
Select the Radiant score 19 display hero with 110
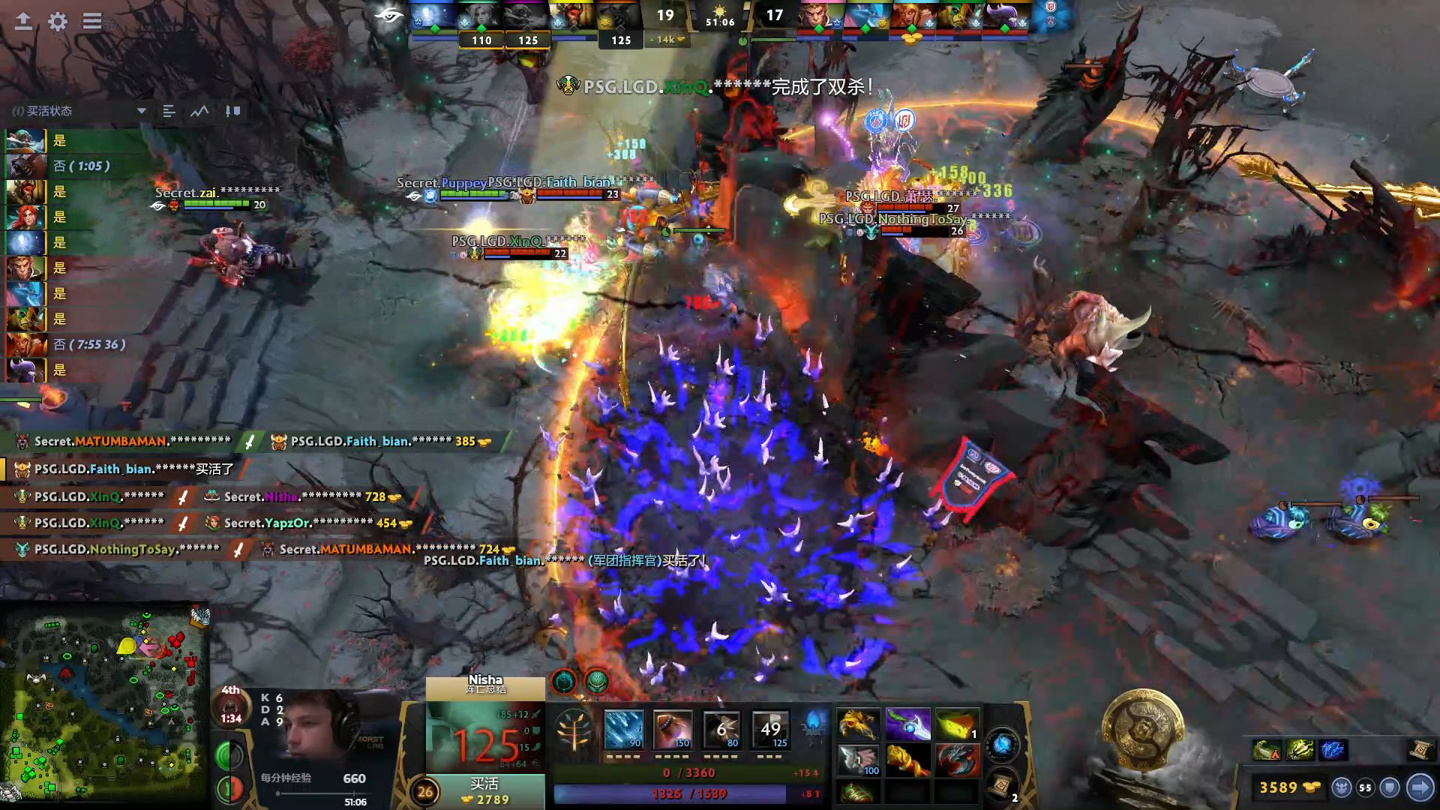point(481,18)
